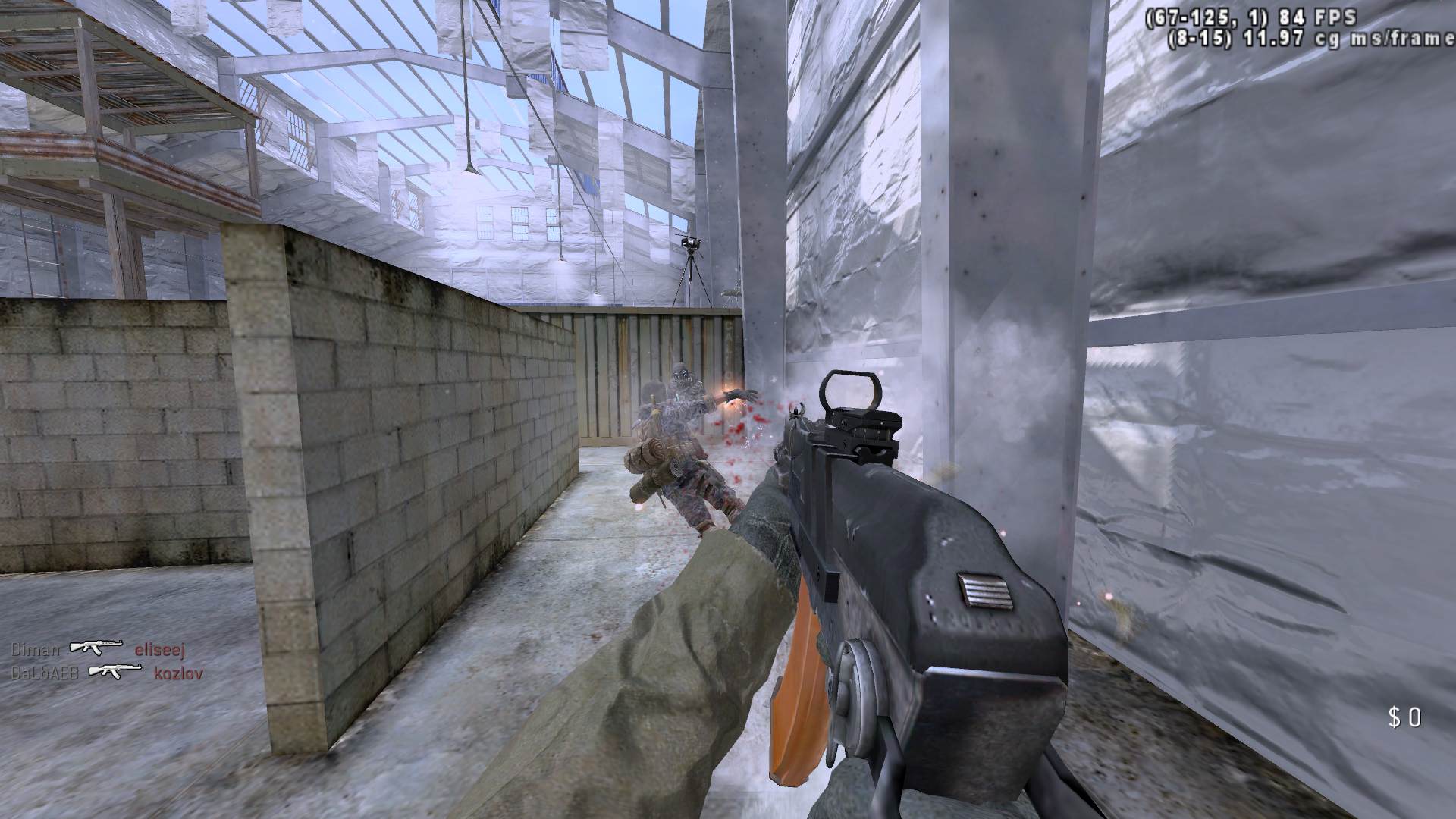1456x819 pixels.
Task: Click the dollar sign in the money display
Action: (x=1395, y=716)
